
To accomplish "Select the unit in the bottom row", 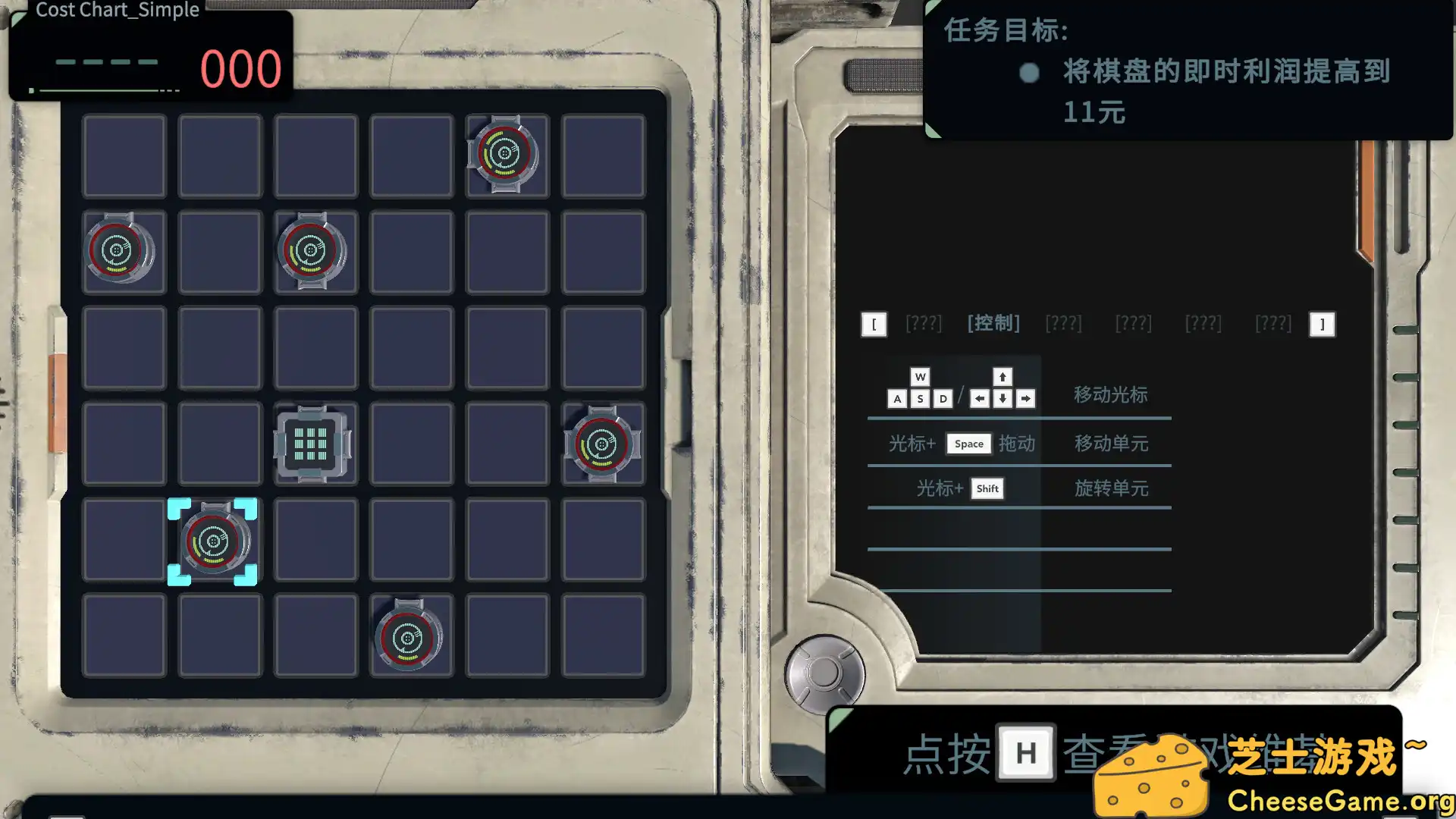I will coord(409,639).
